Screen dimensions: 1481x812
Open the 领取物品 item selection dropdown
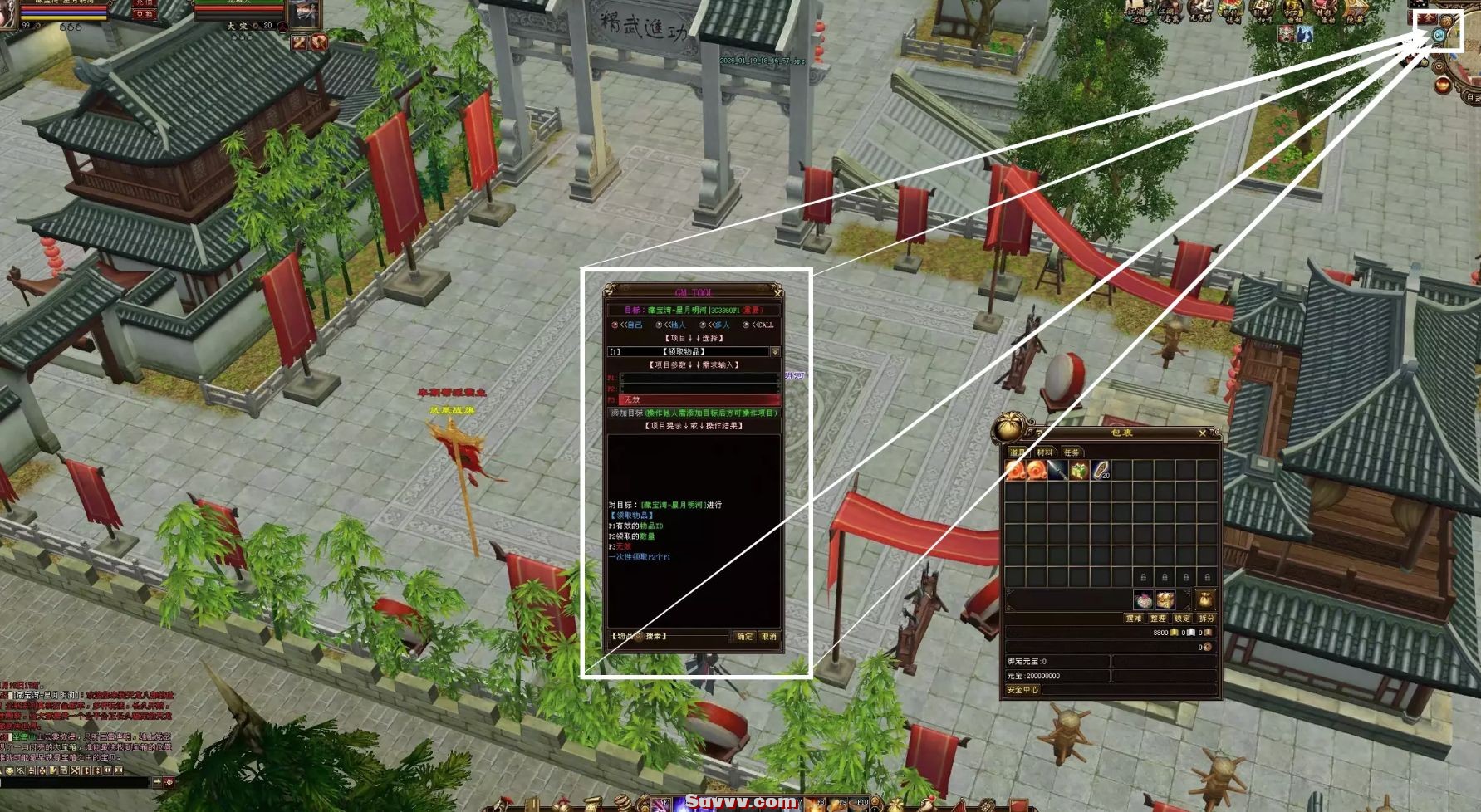click(775, 352)
